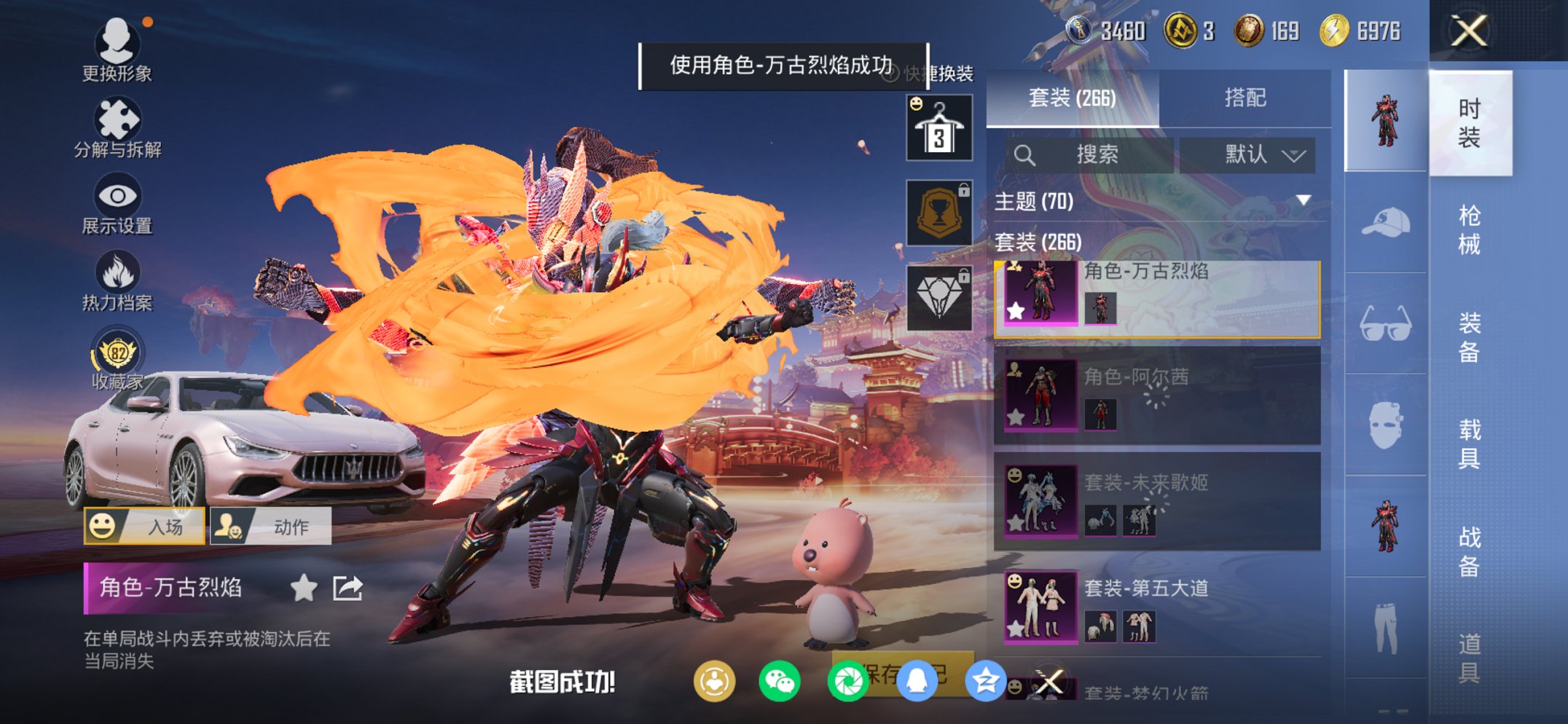Open the quick outfit hanger showing 3

[x=938, y=126]
